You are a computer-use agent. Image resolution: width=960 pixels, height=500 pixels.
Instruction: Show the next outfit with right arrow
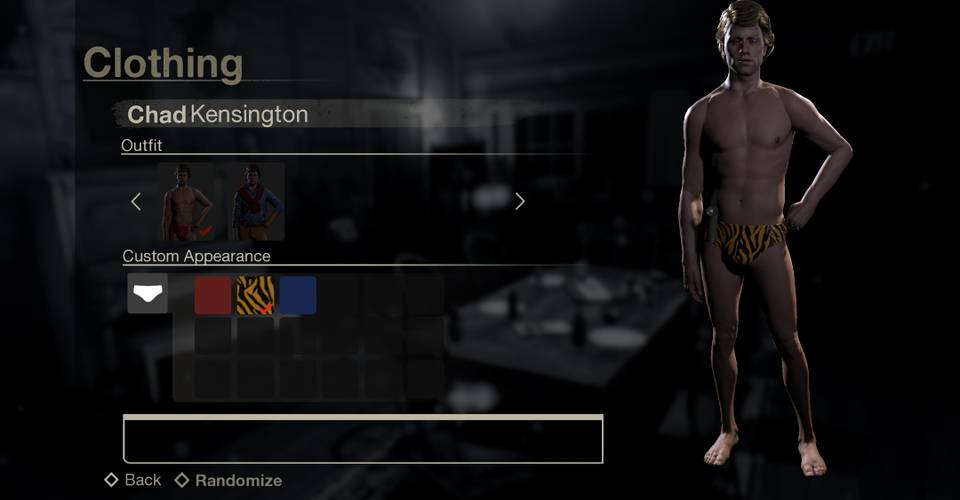click(x=519, y=202)
